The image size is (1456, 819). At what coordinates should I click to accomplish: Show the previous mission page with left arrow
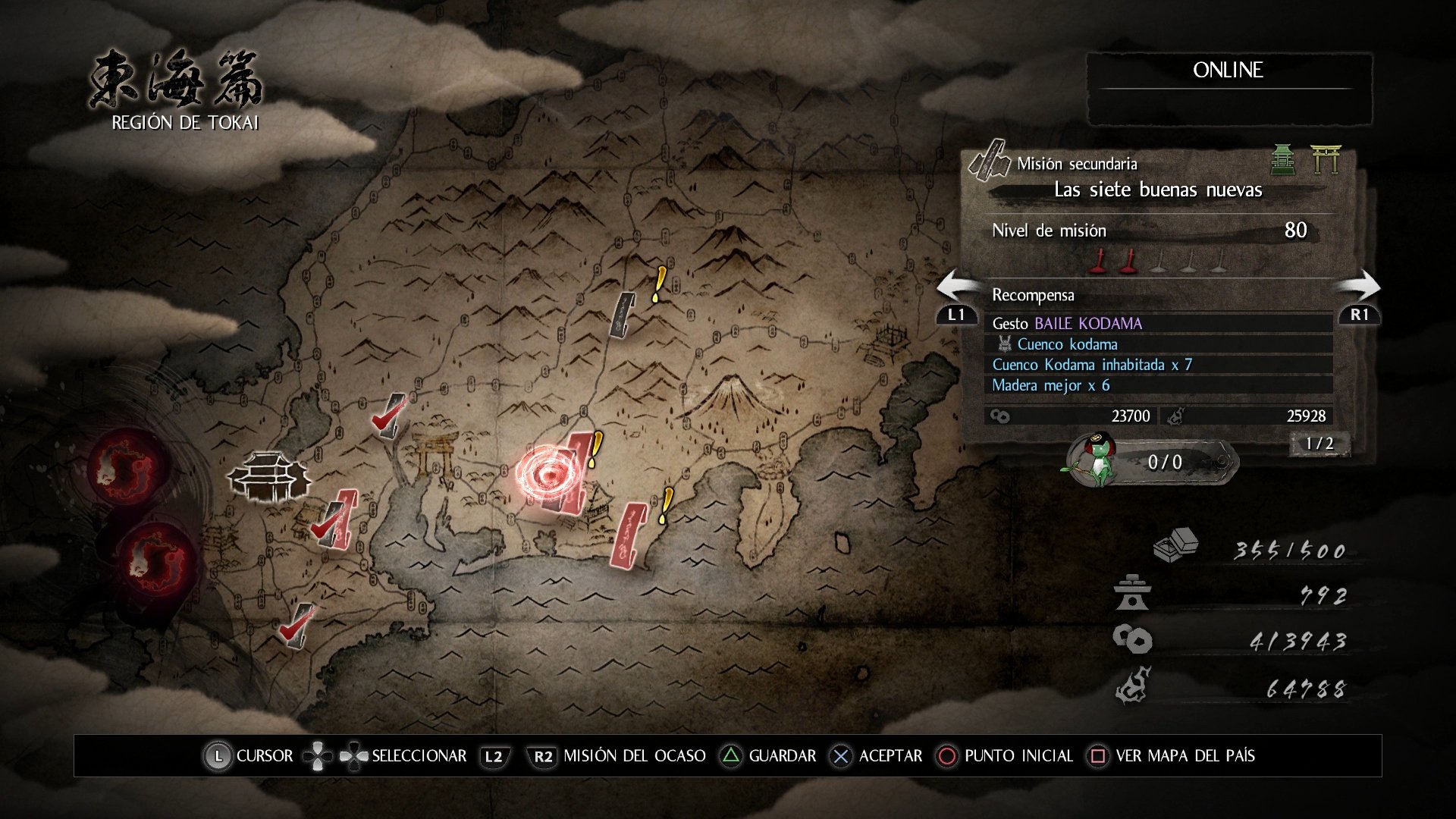pos(957,297)
